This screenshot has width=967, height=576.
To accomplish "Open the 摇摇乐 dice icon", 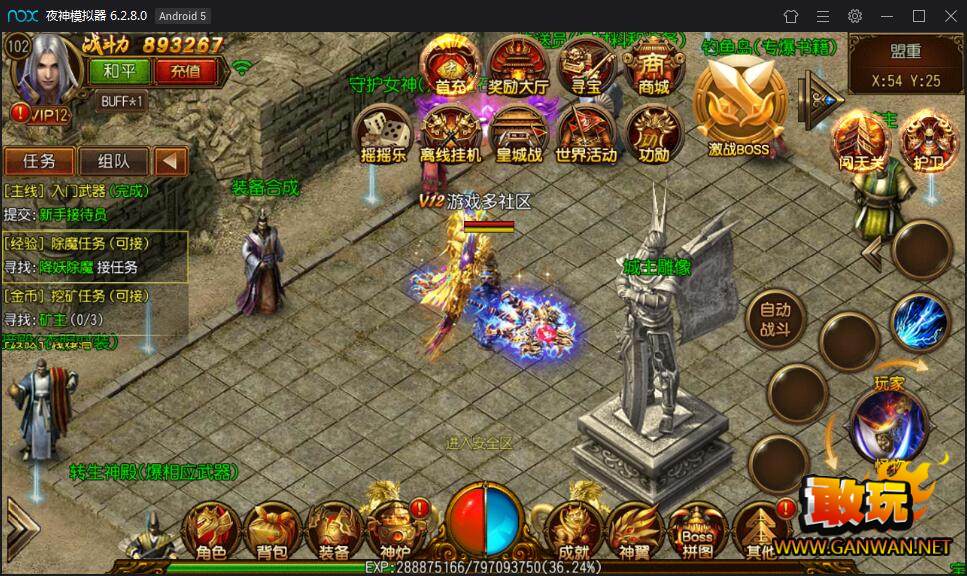I will click(384, 135).
